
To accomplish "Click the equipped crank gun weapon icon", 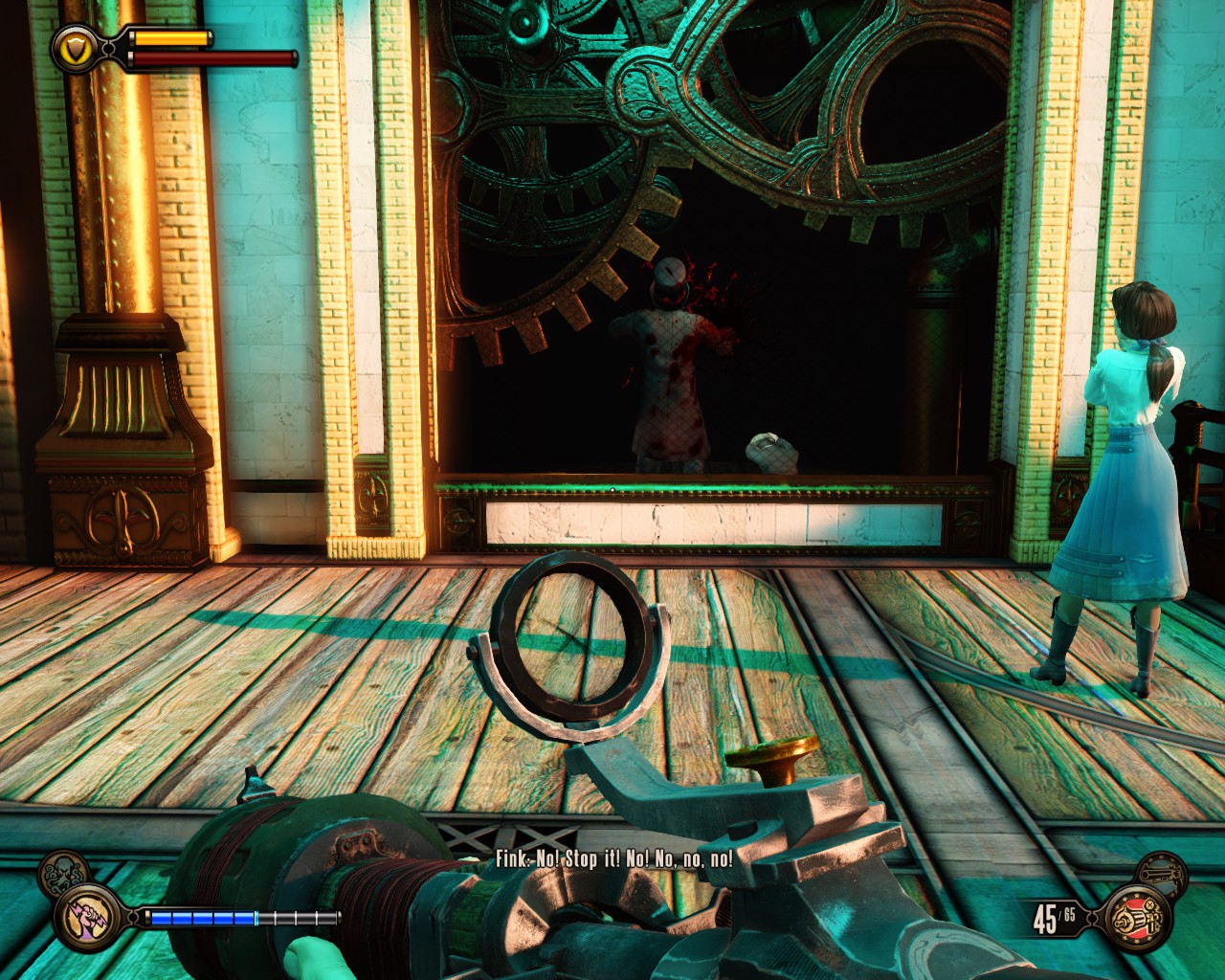I will (1138, 917).
